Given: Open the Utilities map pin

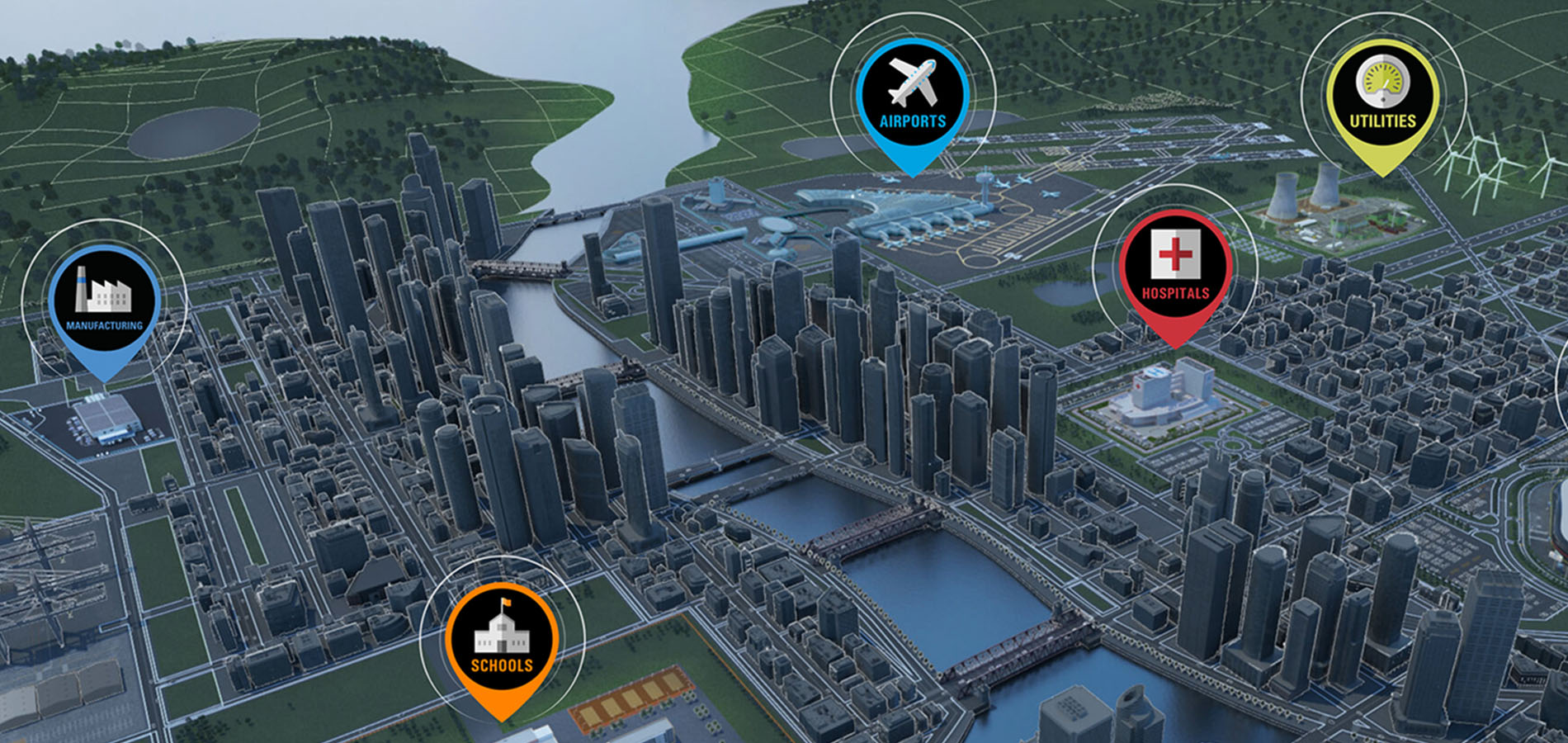Looking at the screenshot, I should pos(1382,97).
